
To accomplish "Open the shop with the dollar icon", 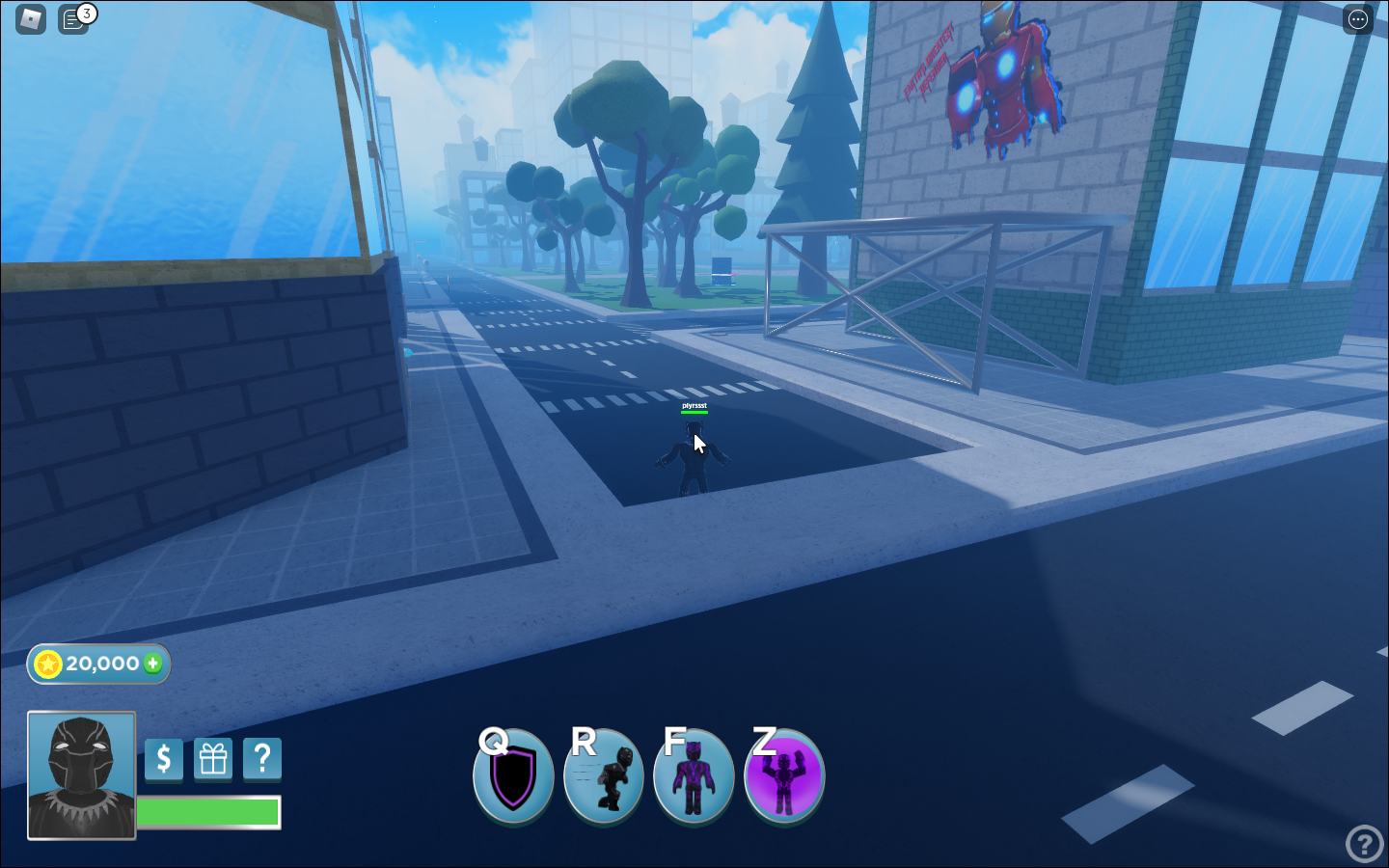I will pyautogui.click(x=163, y=759).
